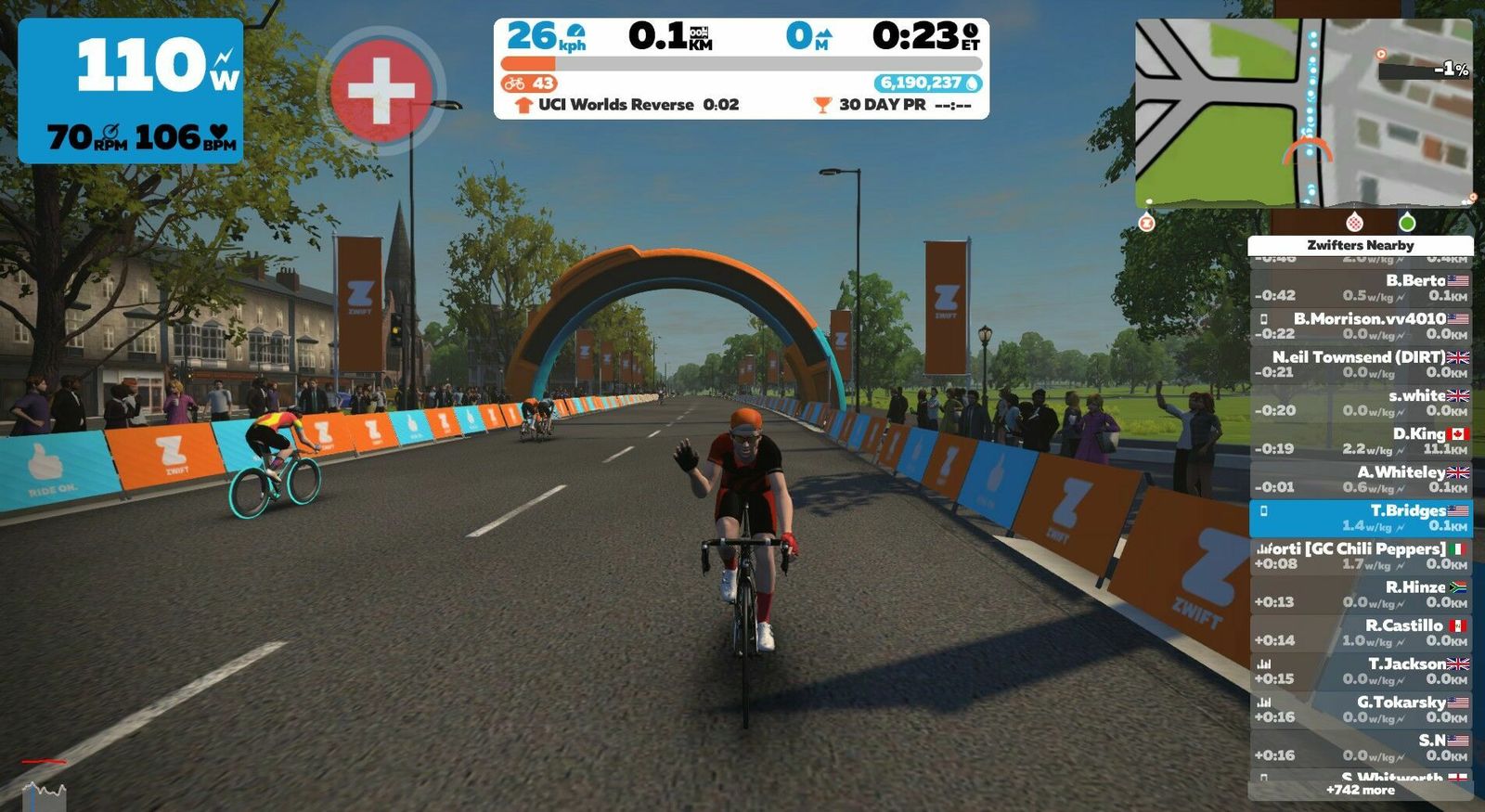Select D.King with the Canadian flag
The width and height of the screenshot is (1485, 812).
pyautogui.click(x=1360, y=441)
